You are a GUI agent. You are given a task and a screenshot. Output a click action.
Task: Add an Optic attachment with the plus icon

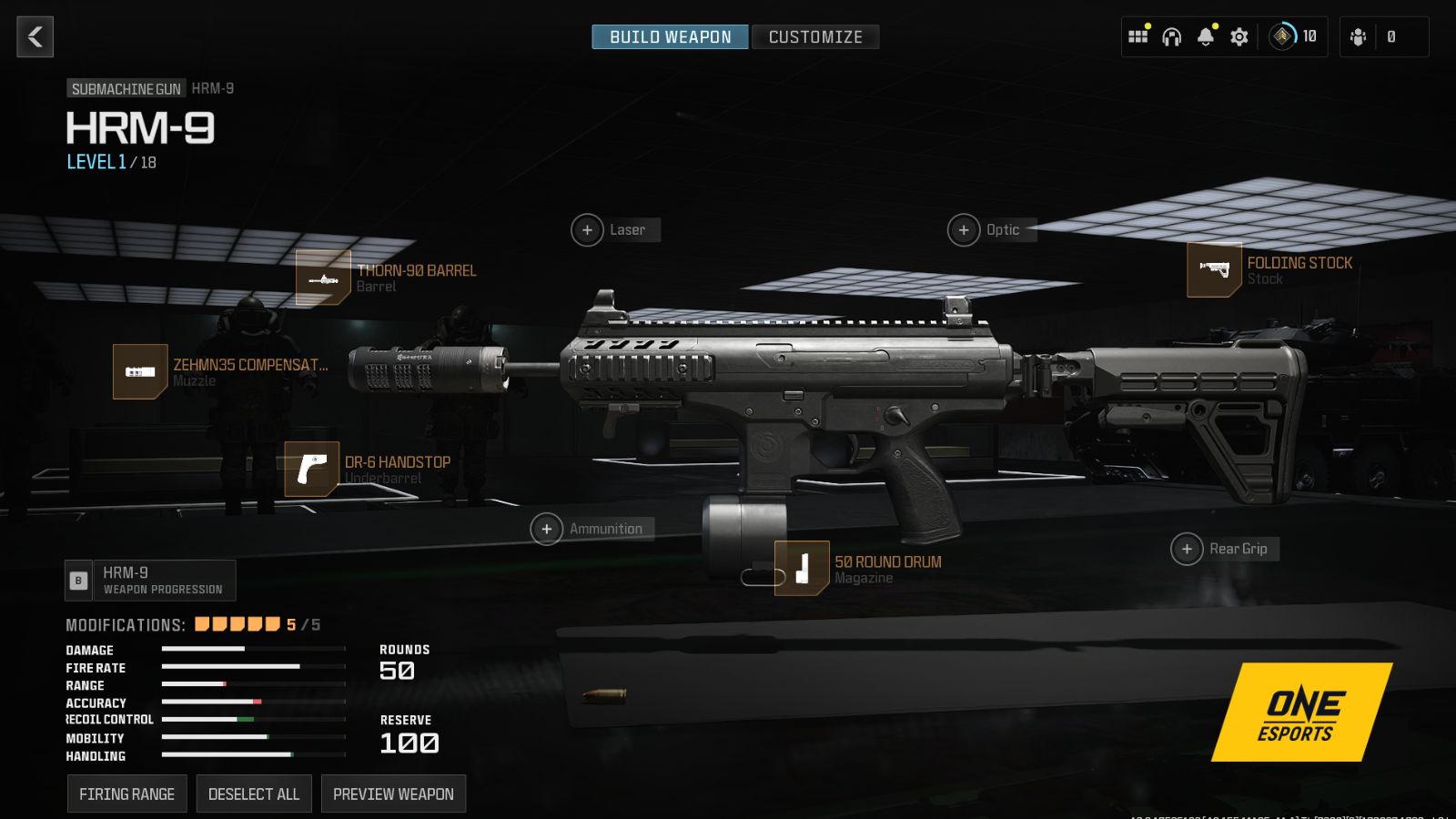tap(963, 230)
